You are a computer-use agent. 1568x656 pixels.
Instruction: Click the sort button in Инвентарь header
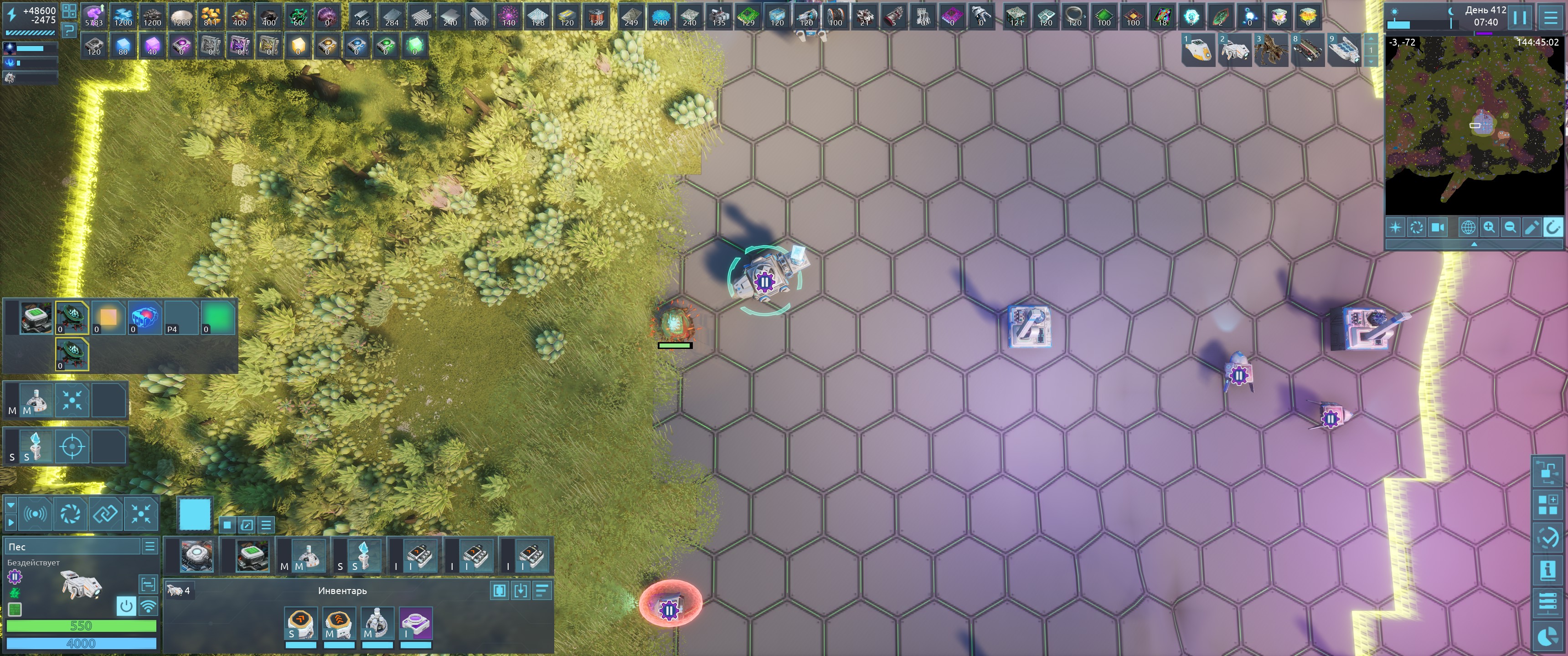(x=542, y=590)
